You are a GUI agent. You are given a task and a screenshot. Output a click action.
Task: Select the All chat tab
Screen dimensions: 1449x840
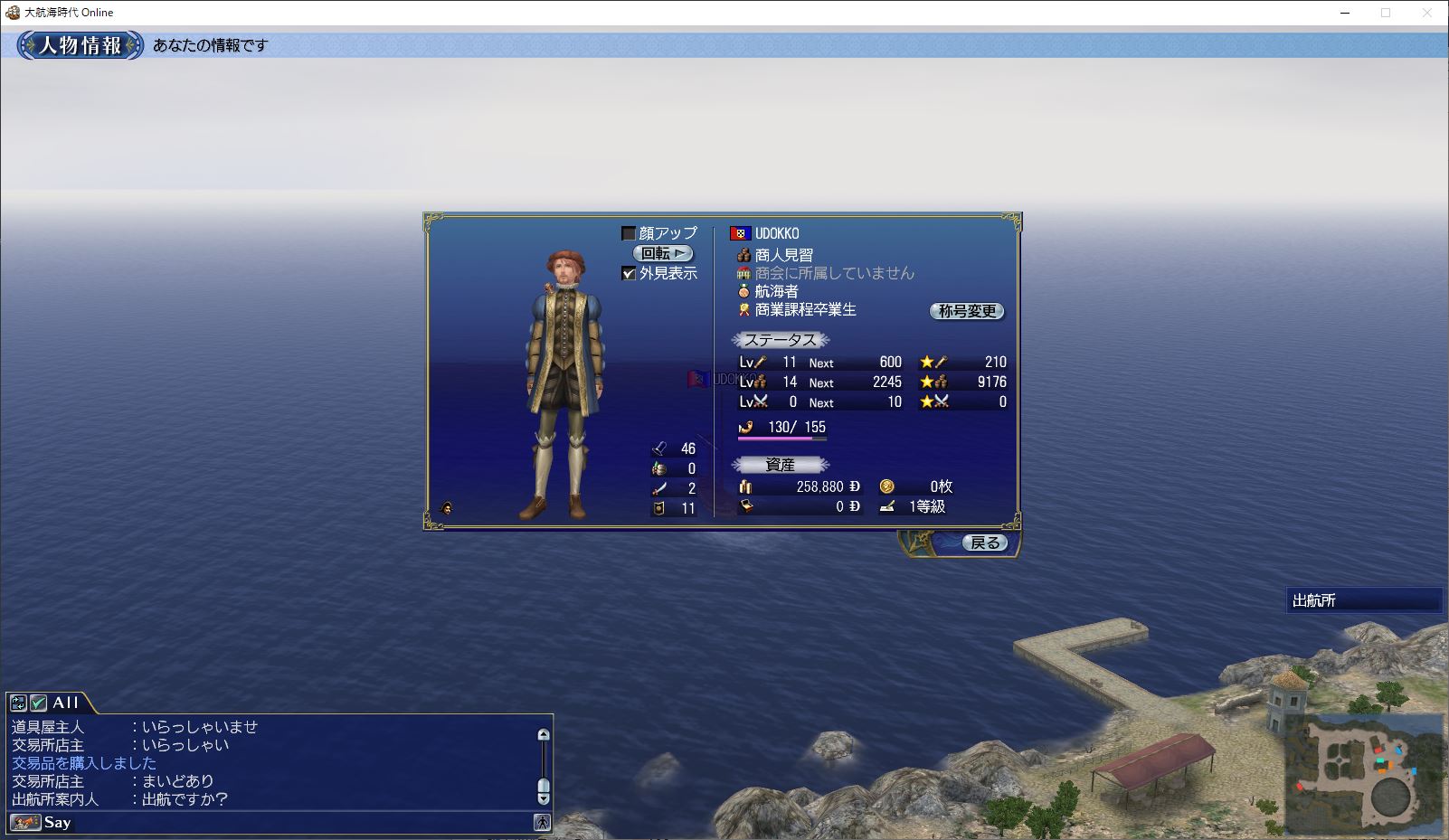65,703
